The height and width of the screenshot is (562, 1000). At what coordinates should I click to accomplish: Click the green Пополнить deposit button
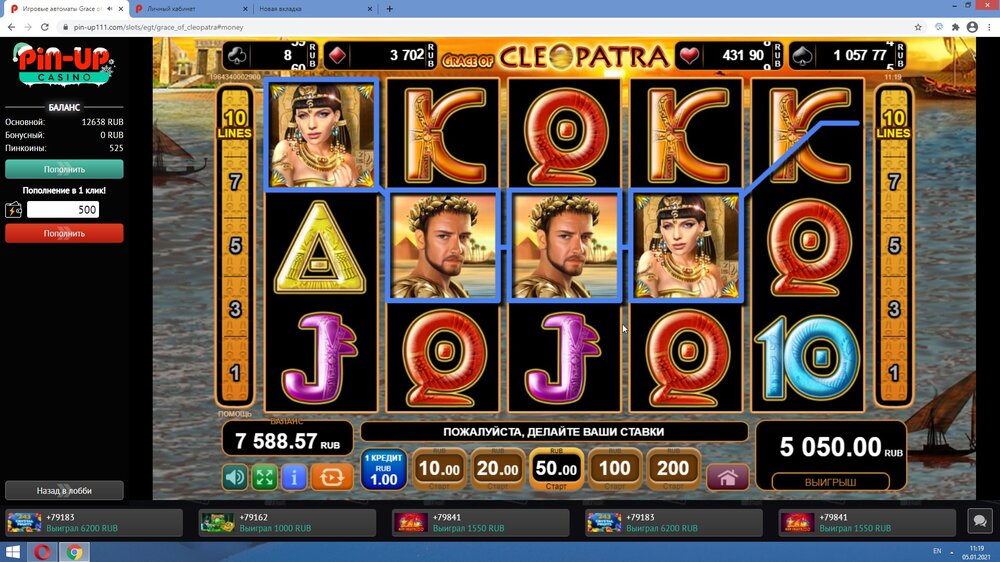tap(64, 169)
